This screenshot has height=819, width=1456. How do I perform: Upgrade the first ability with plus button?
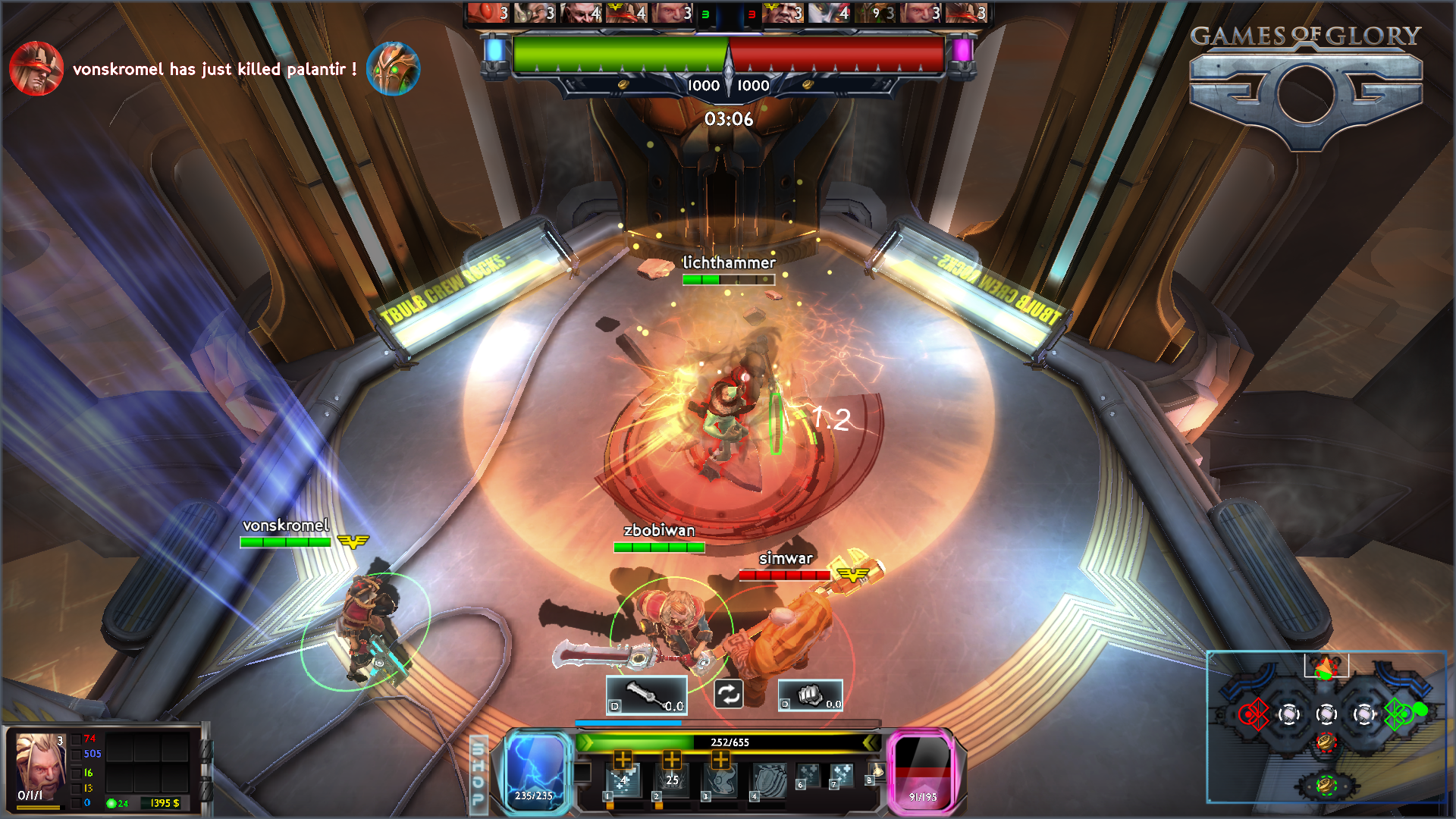pos(623,758)
